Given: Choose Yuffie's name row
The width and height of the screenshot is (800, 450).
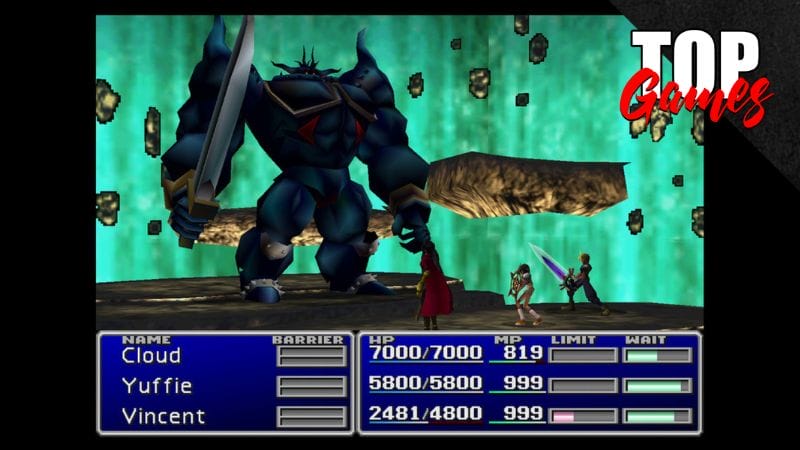Looking at the screenshot, I should 156,386.
